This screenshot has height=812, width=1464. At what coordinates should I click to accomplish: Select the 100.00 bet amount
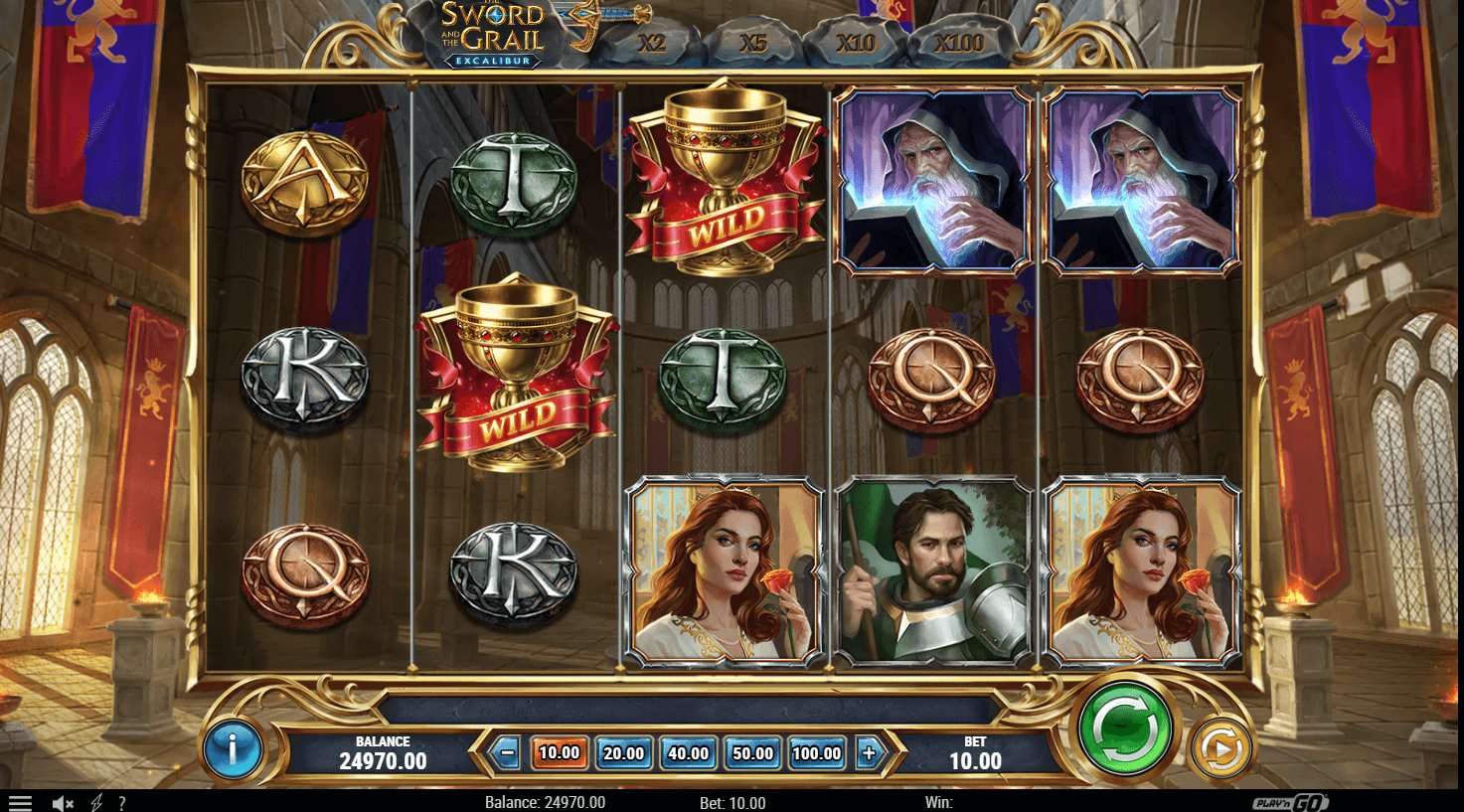pyautogui.click(x=817, y=753)
